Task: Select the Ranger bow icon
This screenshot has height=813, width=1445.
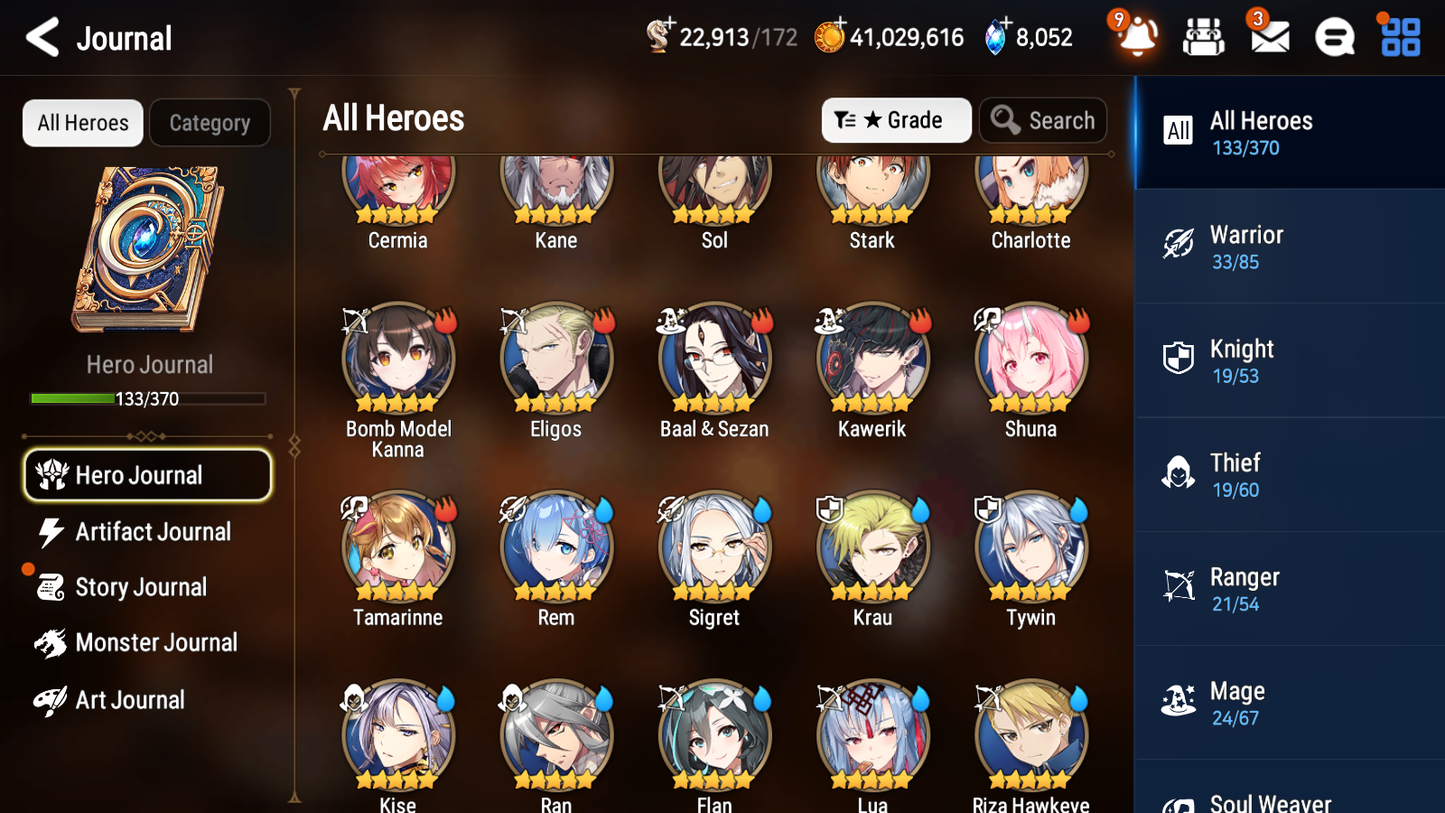Action: [x=1178, y=587]
